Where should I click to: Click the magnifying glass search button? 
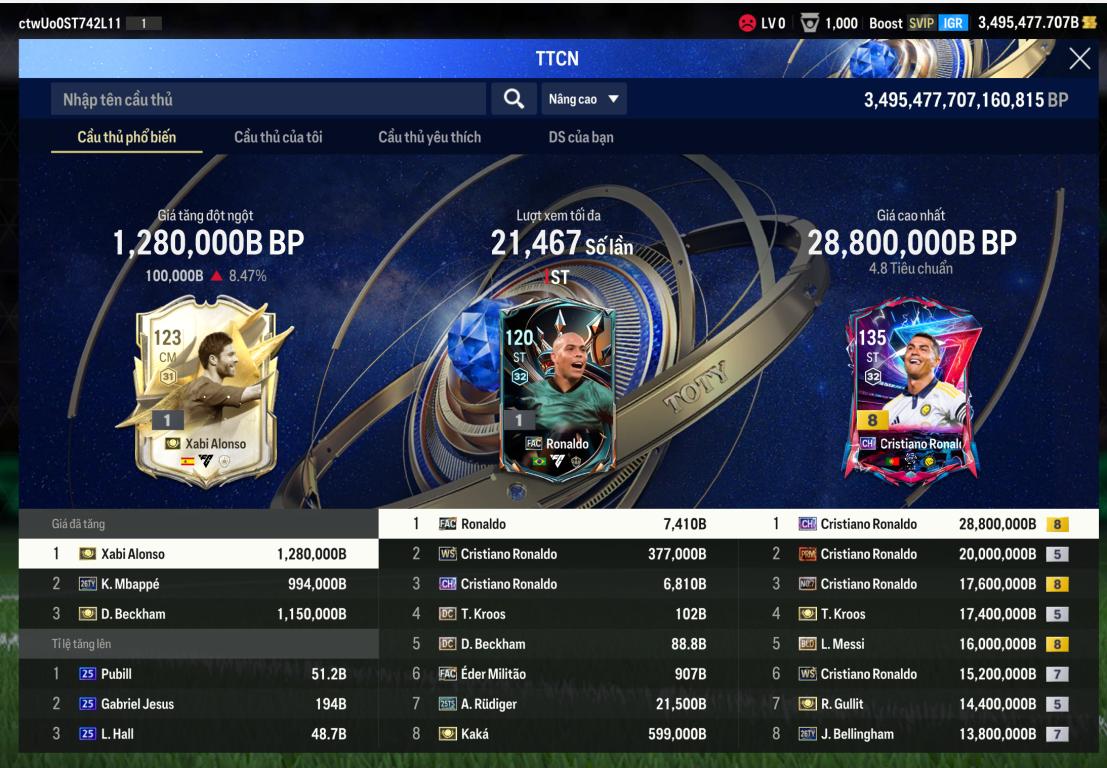coord(513,99)
